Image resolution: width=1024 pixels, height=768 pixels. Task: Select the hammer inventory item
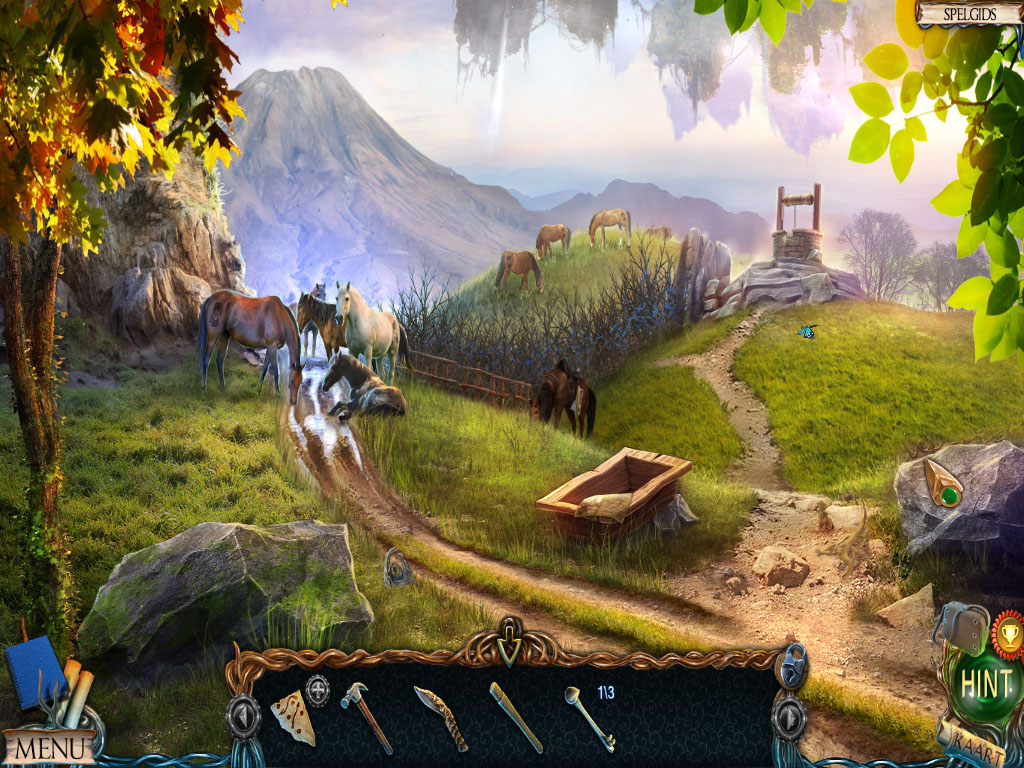click(365, 715)
